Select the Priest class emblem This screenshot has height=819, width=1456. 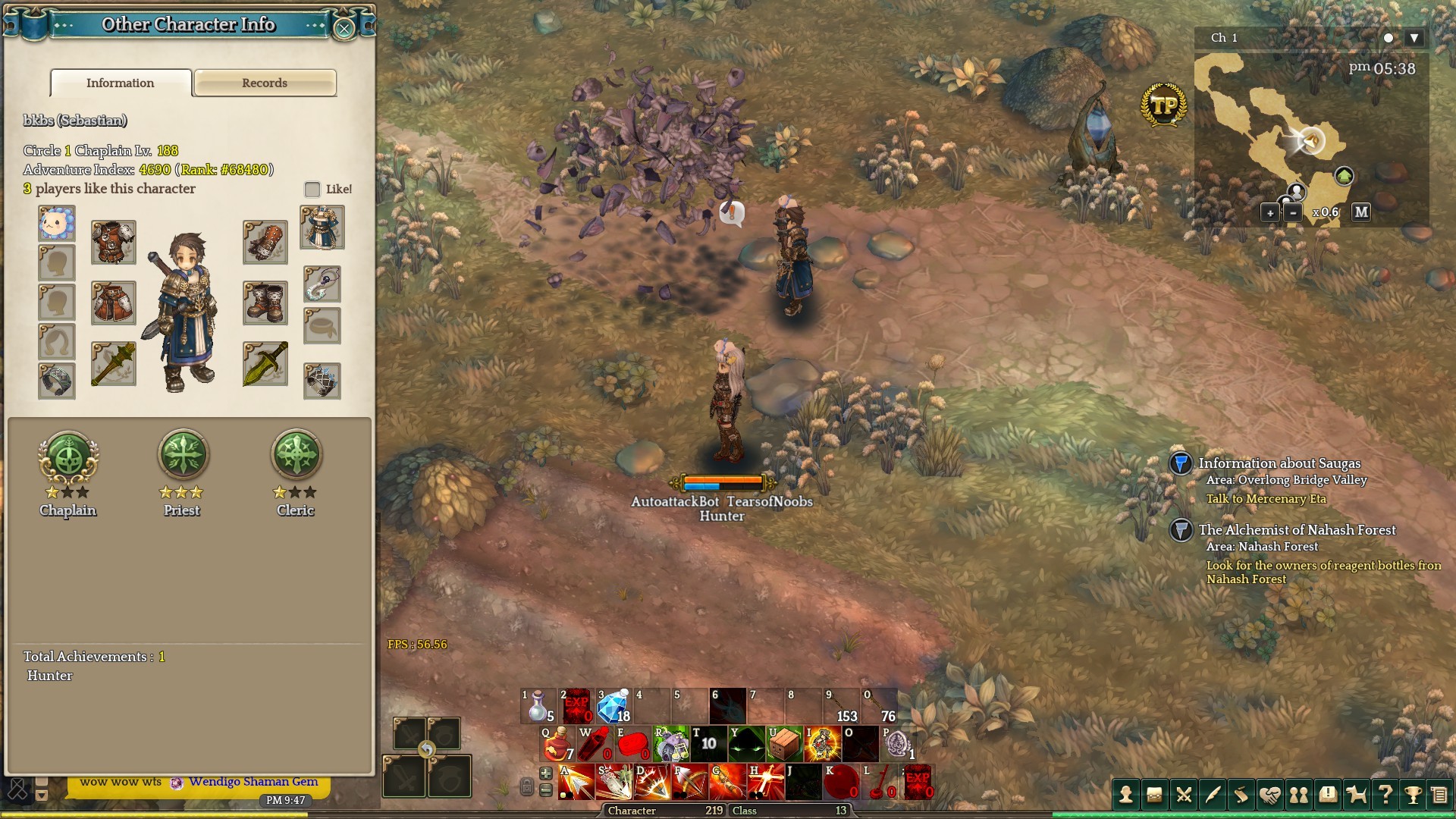point(182,457)
